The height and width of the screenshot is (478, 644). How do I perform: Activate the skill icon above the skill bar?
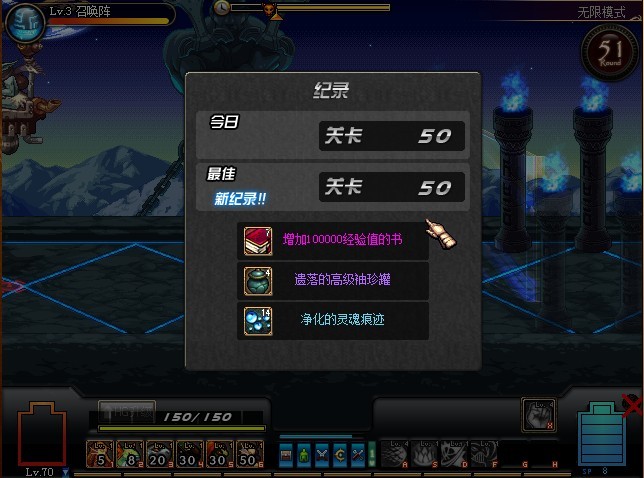(538, 414)
